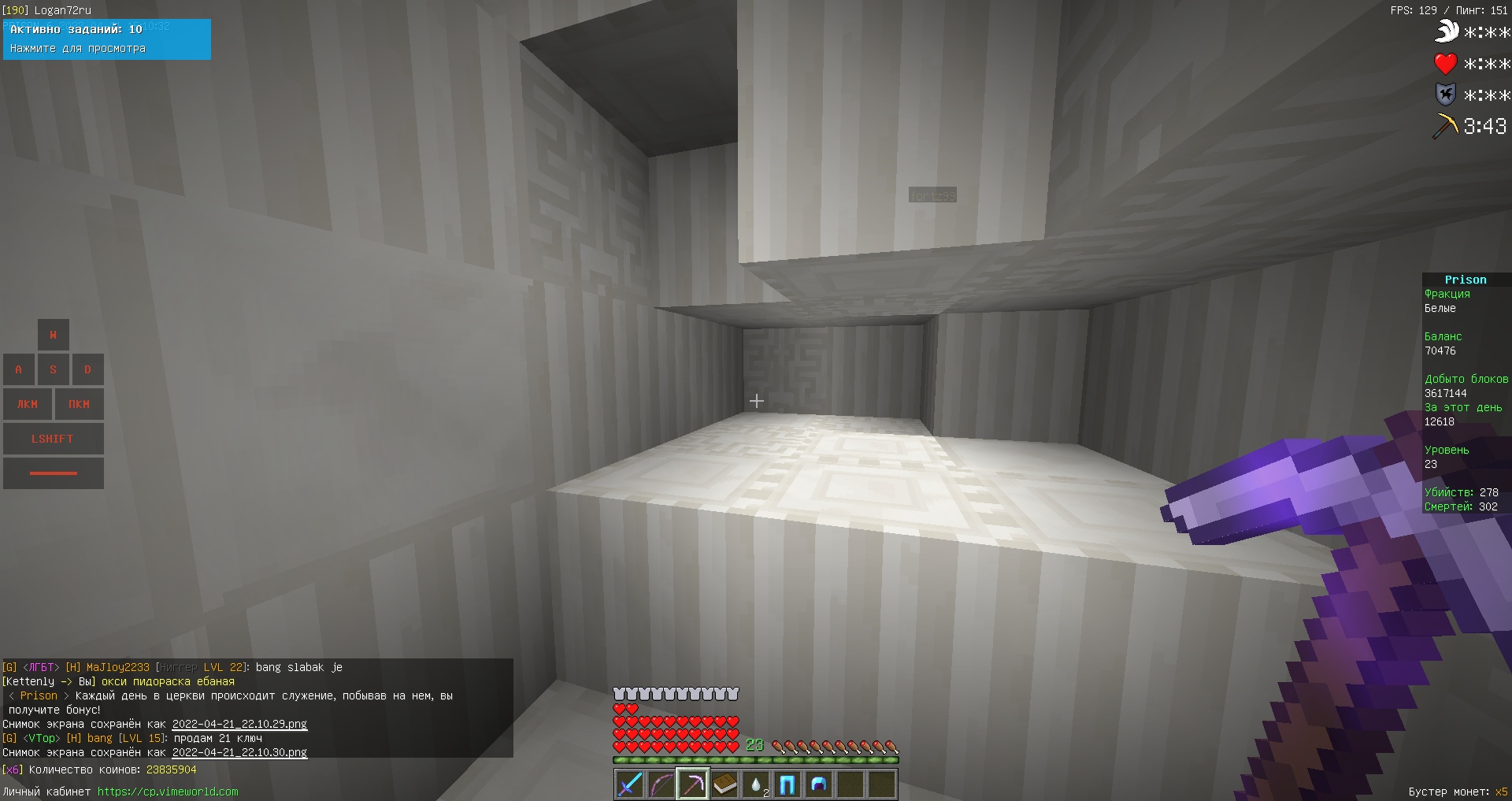Open the cp.vimeworld.com personal cabinet link
Image resolution: width=1512 pixels, height=801 pixels.
tap(167, 792)
